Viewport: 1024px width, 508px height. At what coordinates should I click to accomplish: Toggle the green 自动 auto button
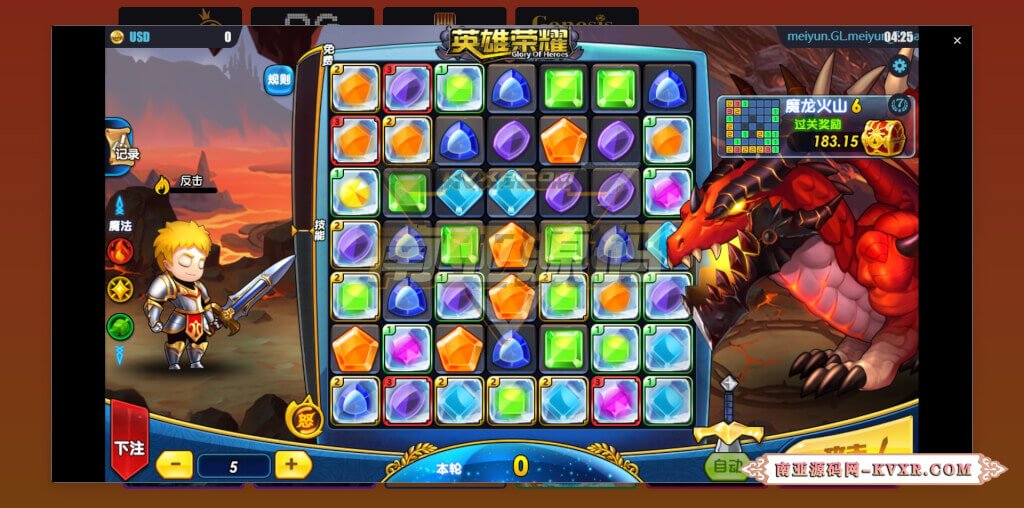pos(723,466)
